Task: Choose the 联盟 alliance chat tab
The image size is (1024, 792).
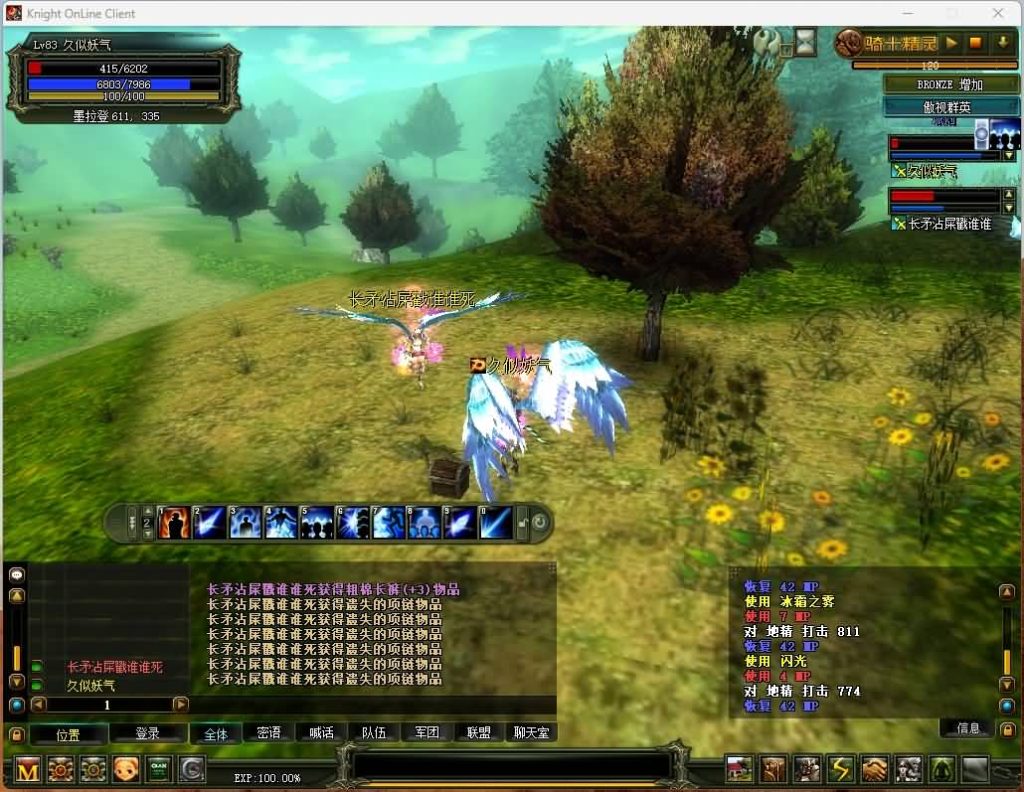Action: click(479, 733)
